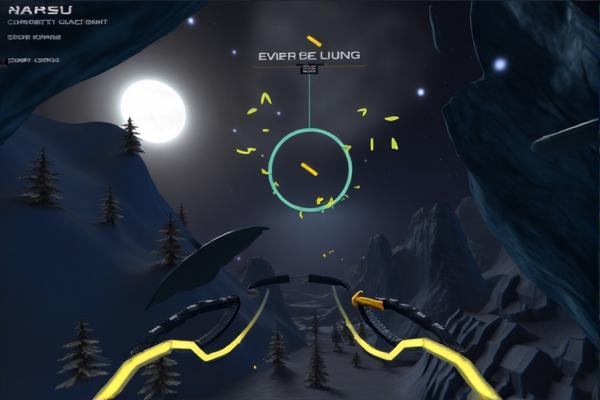Click the small badge under the target label

(x=309, y=70)
